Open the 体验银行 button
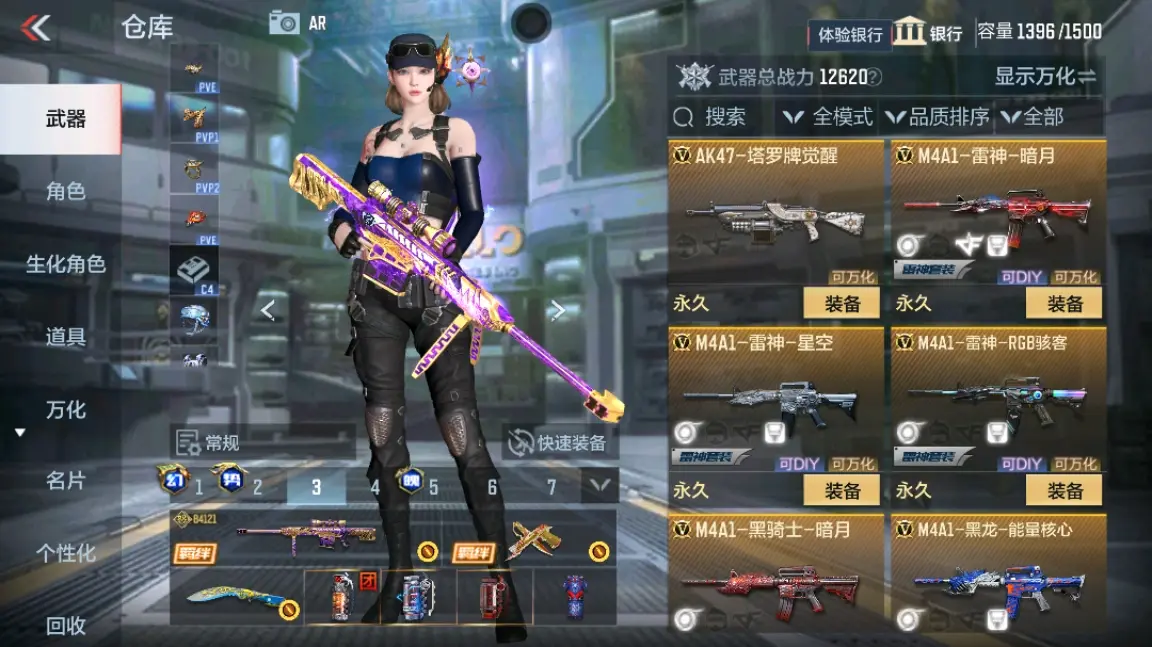Image resolution: width=1152 pixels, height=647 pixels. (x=849, y=34)
